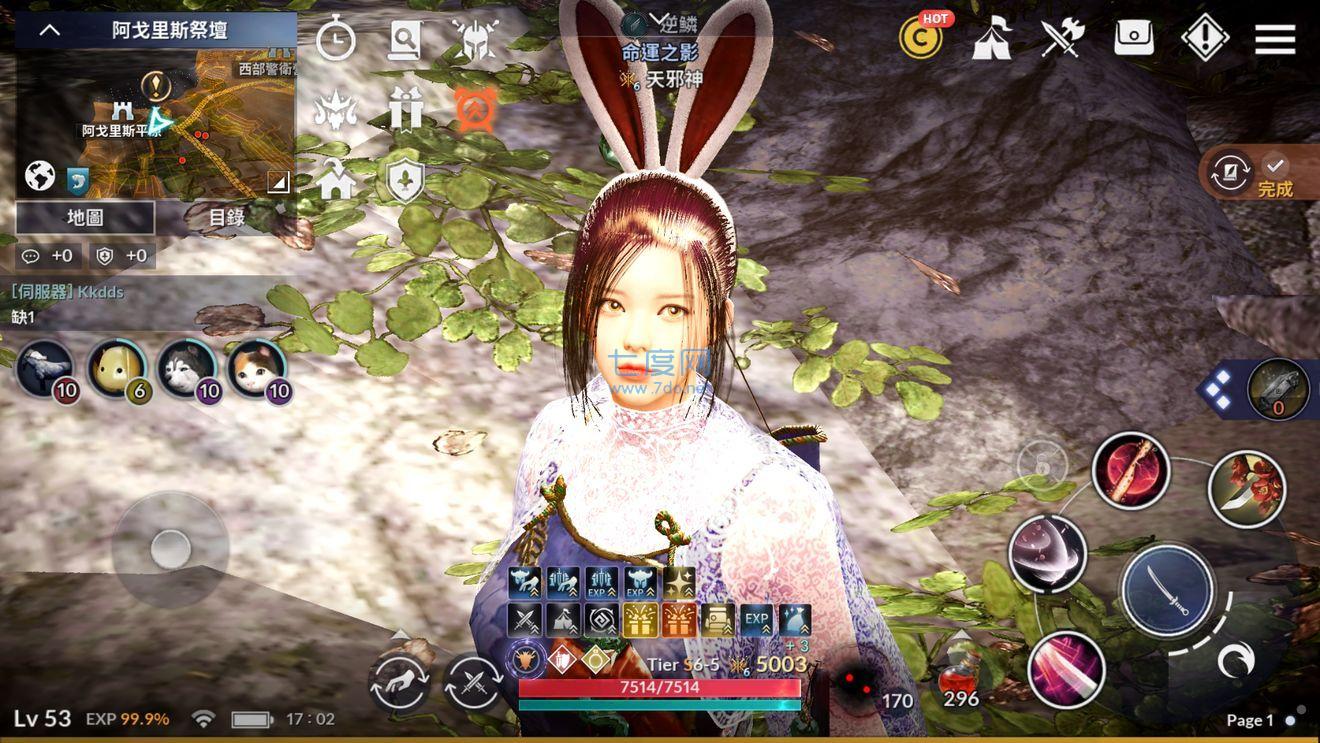Click the 7514/7514 health bar
Screen dimensions: 1320x743
658,687
